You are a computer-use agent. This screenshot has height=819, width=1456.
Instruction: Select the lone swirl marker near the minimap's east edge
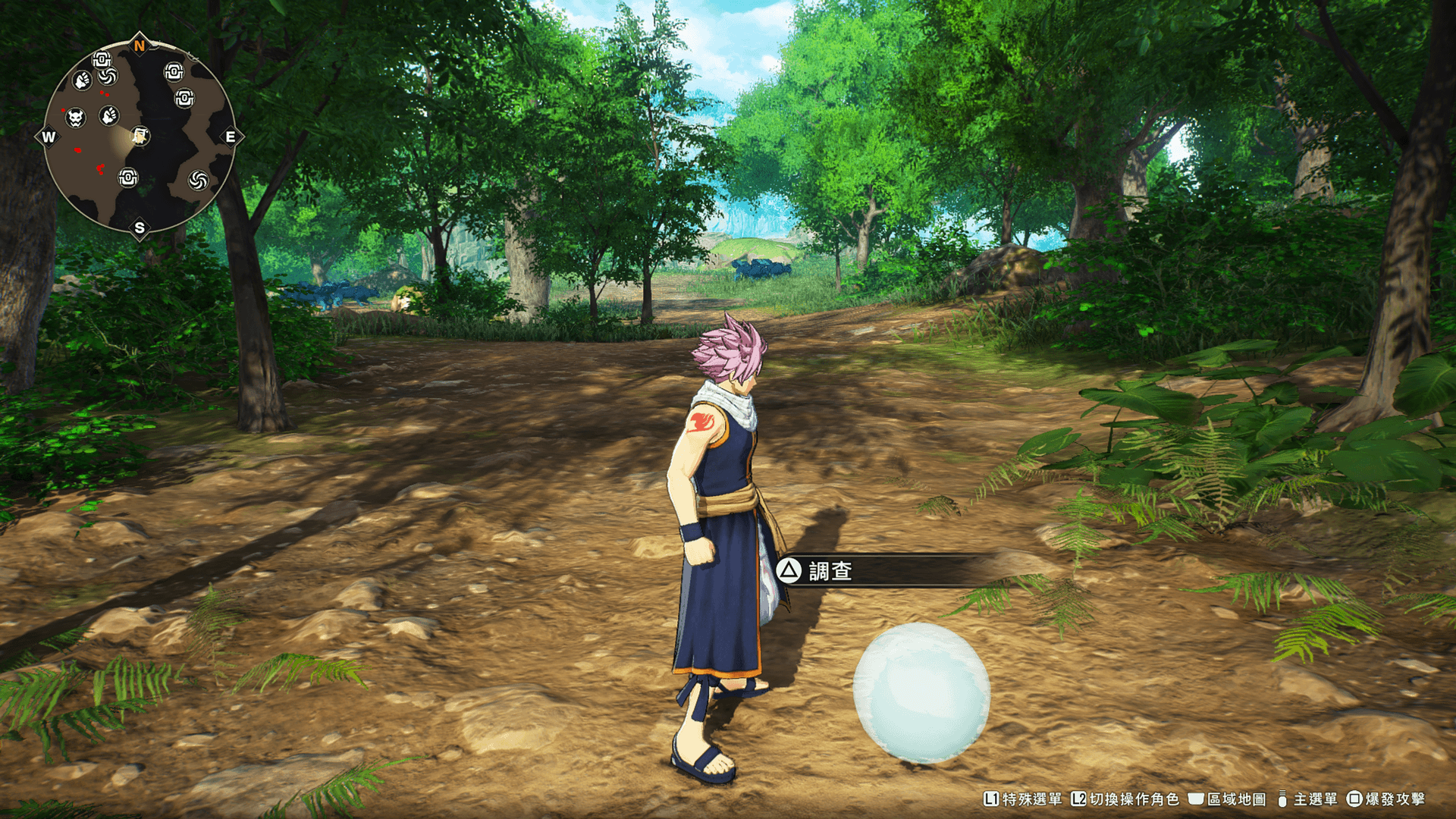198,180
